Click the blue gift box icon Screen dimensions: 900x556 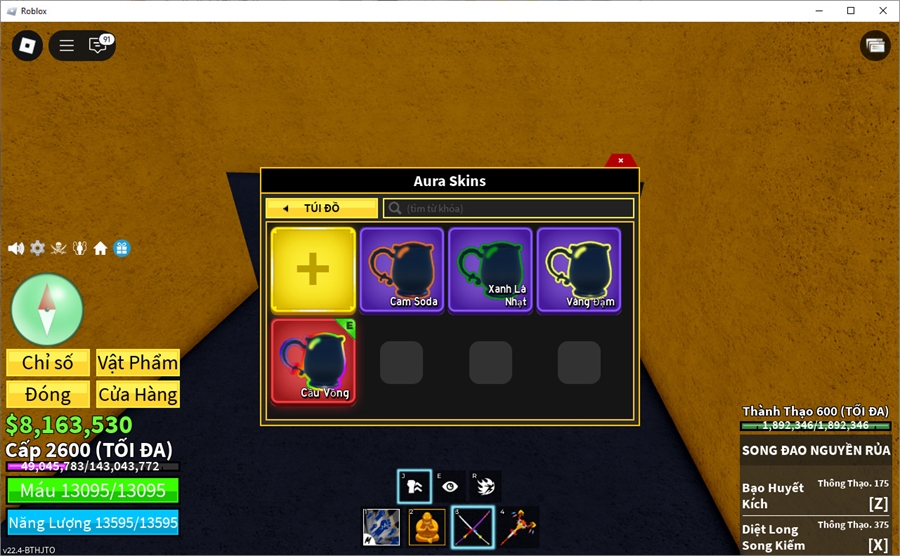click(121, 248)
